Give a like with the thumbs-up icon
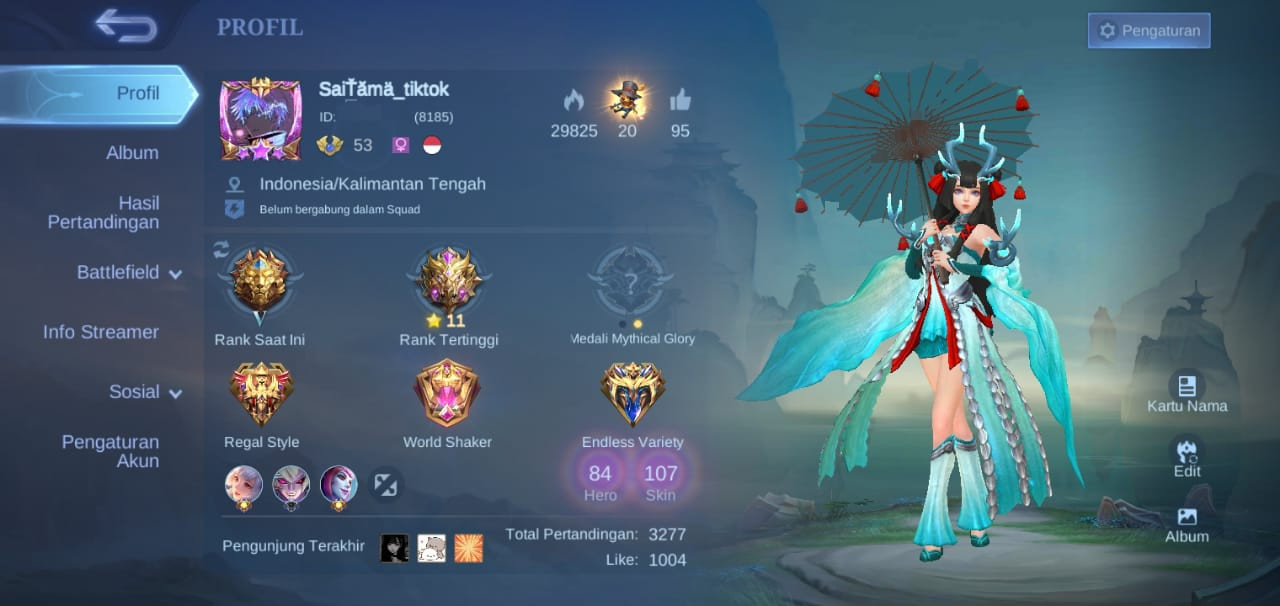 click(680, 101)
